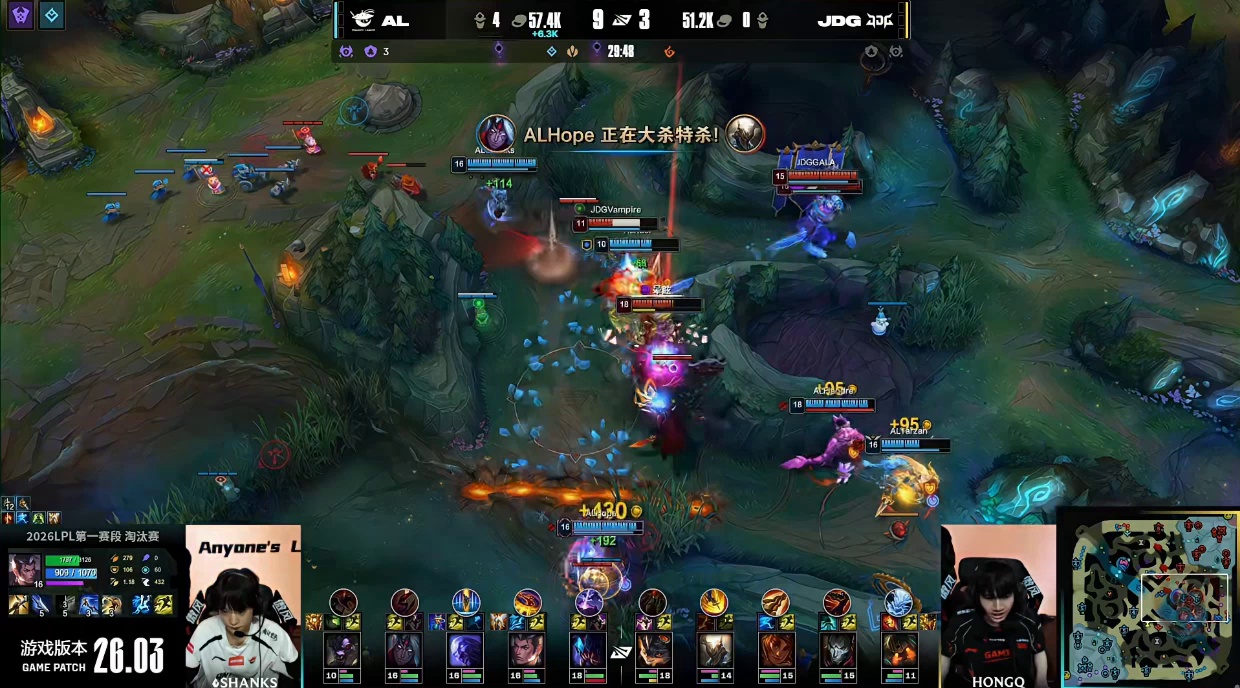
Task: Click the blue summoner spell beside Flash
Action: coord(144,604)
